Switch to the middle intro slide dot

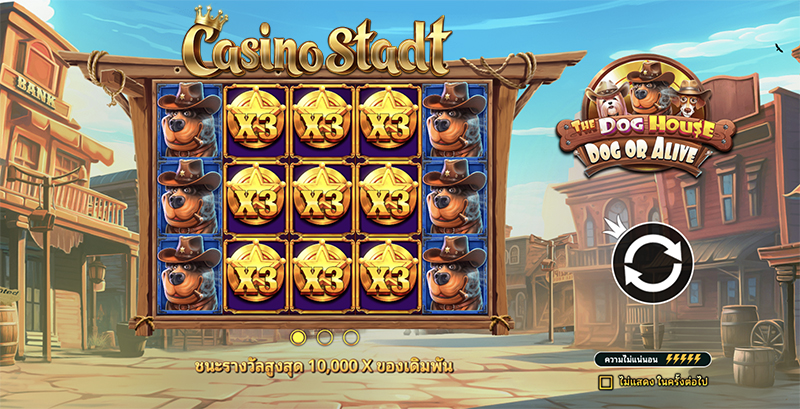324,337
